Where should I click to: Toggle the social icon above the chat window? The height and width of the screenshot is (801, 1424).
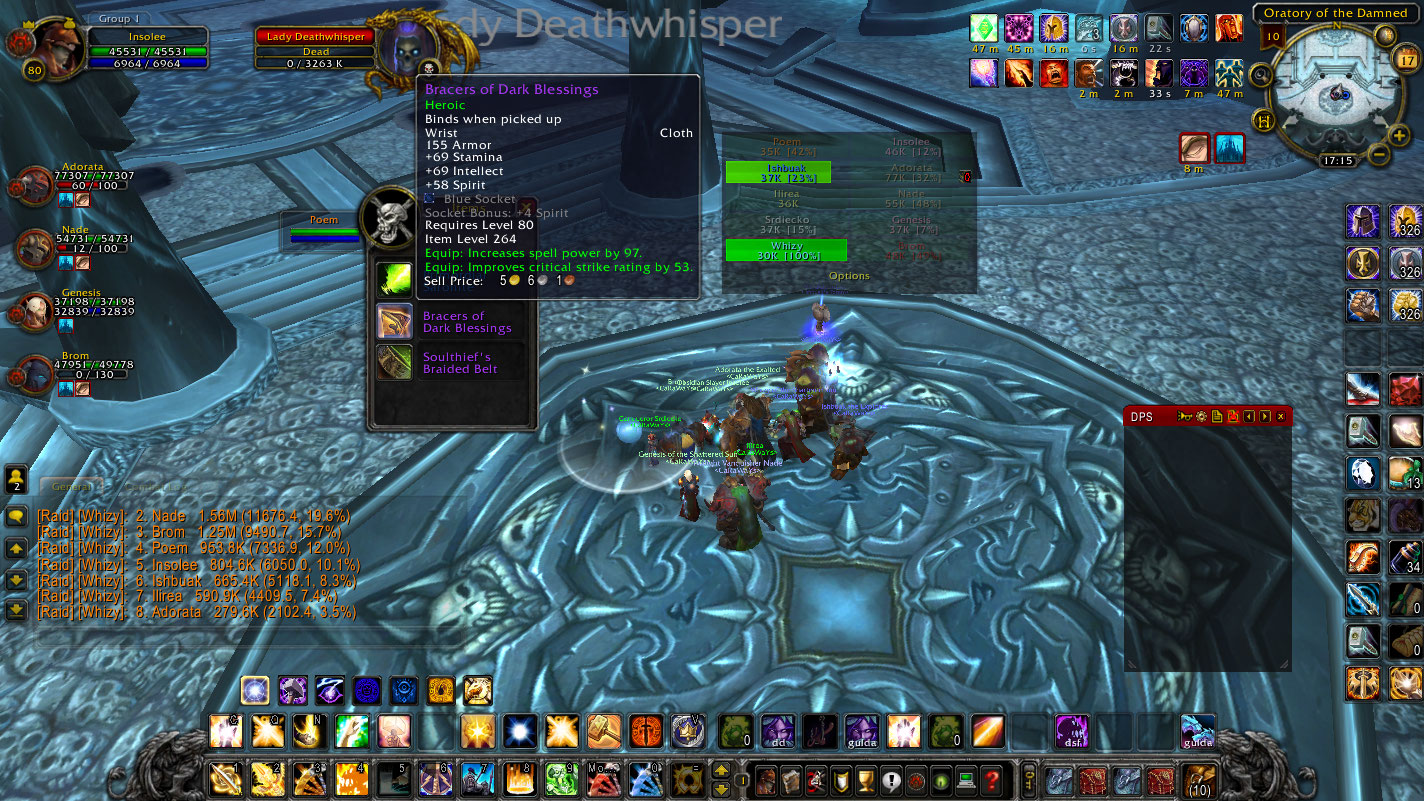pos(15,479)
